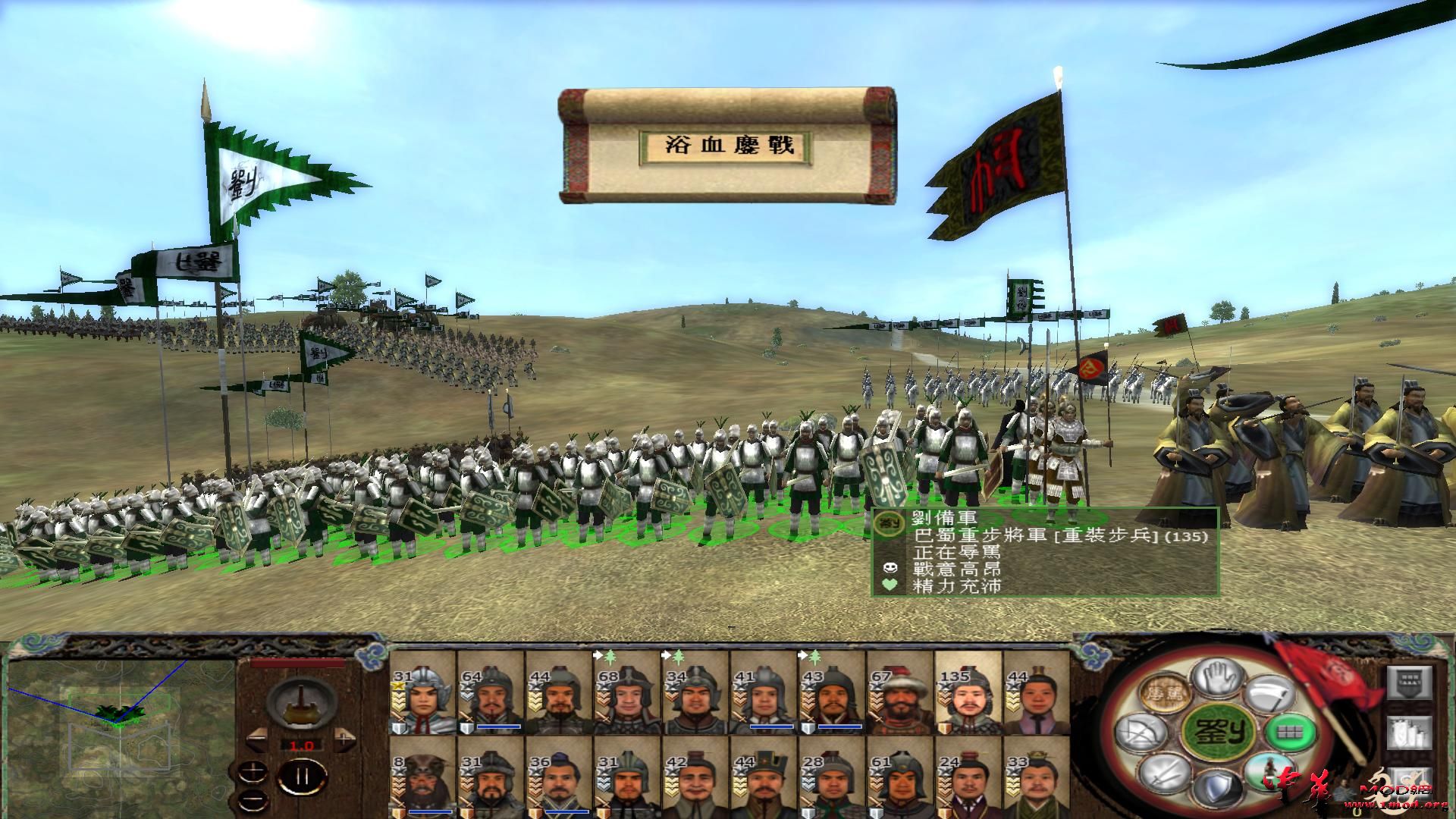Click the crossed swords order icon

coord(1164,774)
